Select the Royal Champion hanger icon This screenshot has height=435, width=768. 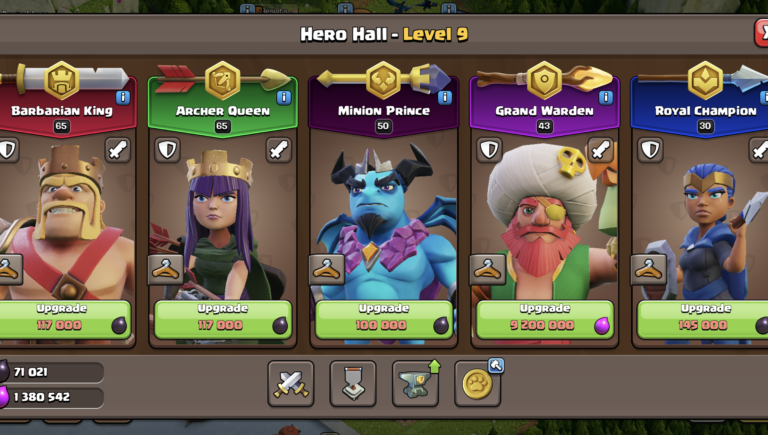coord(648,268)
